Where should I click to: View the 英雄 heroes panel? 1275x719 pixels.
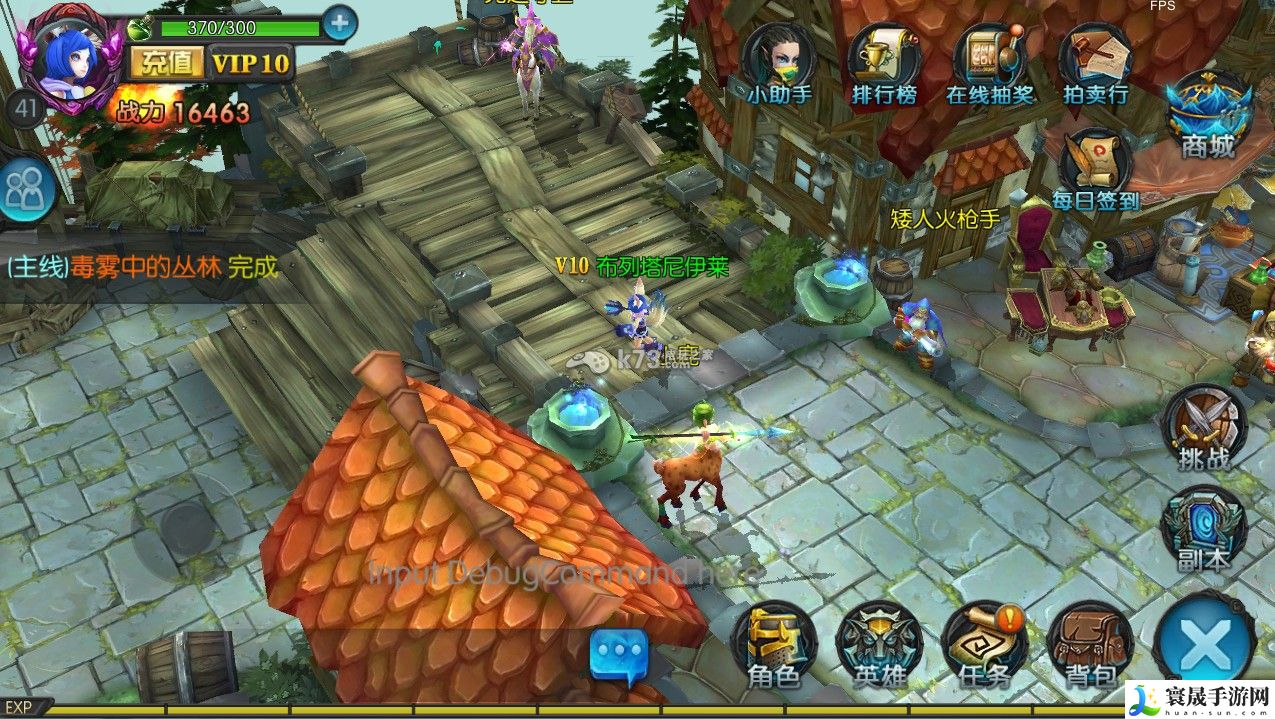880,644
